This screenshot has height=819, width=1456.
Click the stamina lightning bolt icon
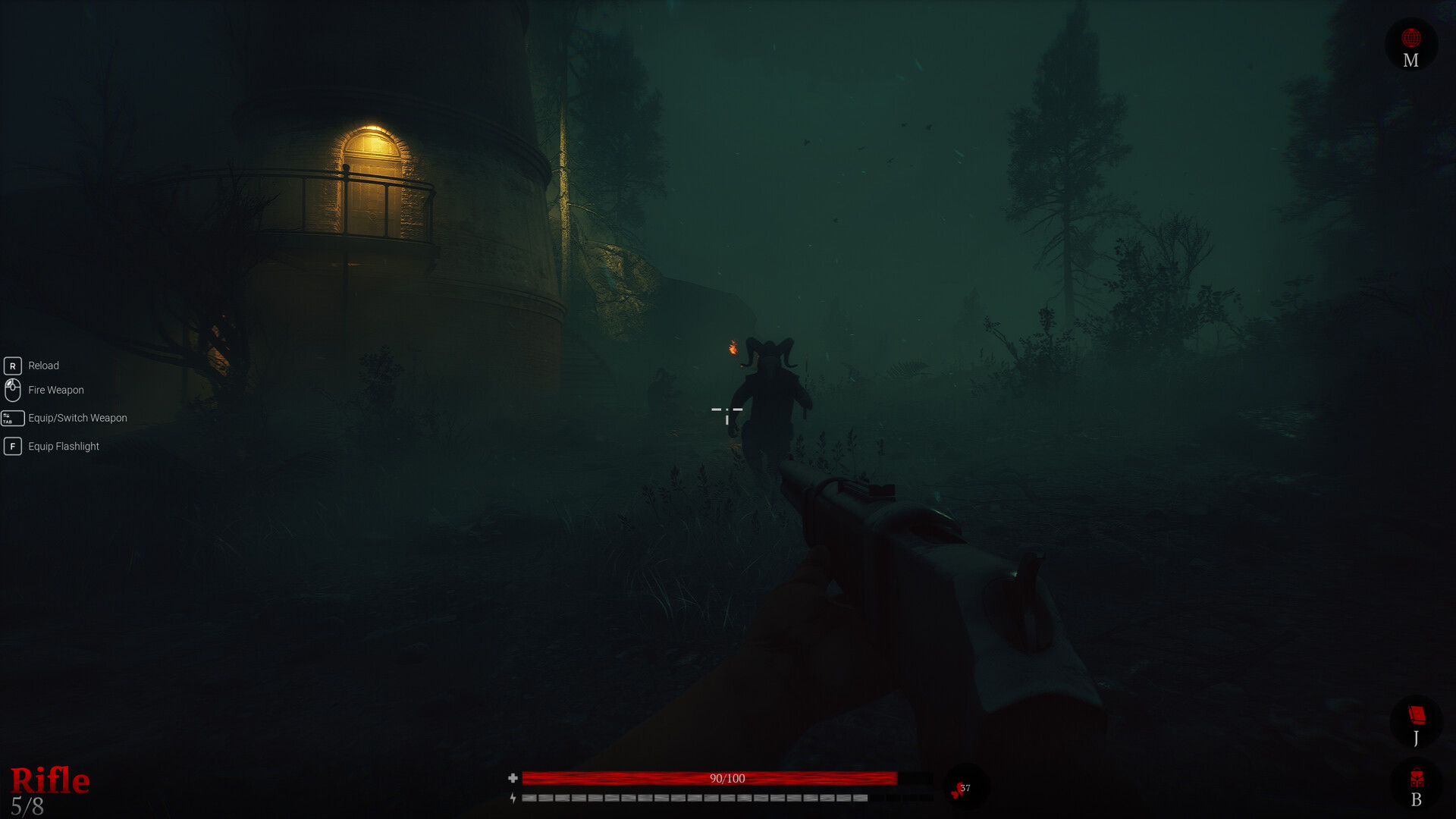tap(514, 798)
